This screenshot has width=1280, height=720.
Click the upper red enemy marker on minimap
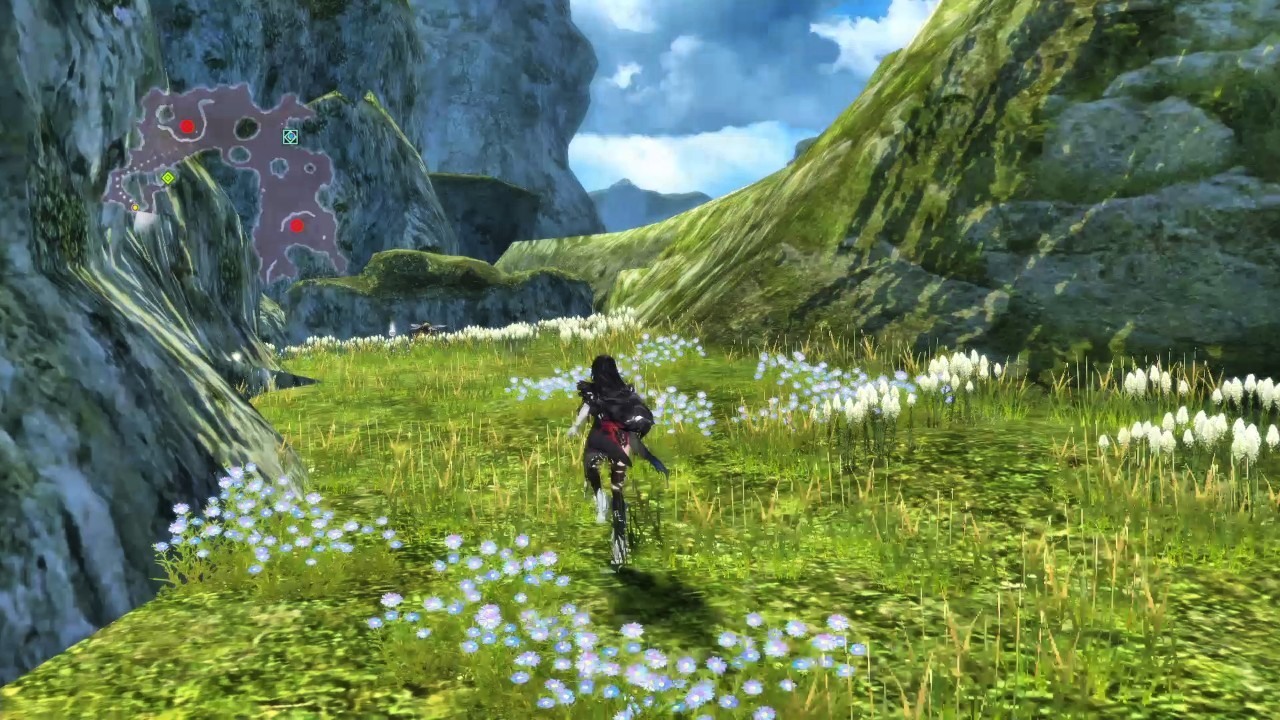point(188,124)
